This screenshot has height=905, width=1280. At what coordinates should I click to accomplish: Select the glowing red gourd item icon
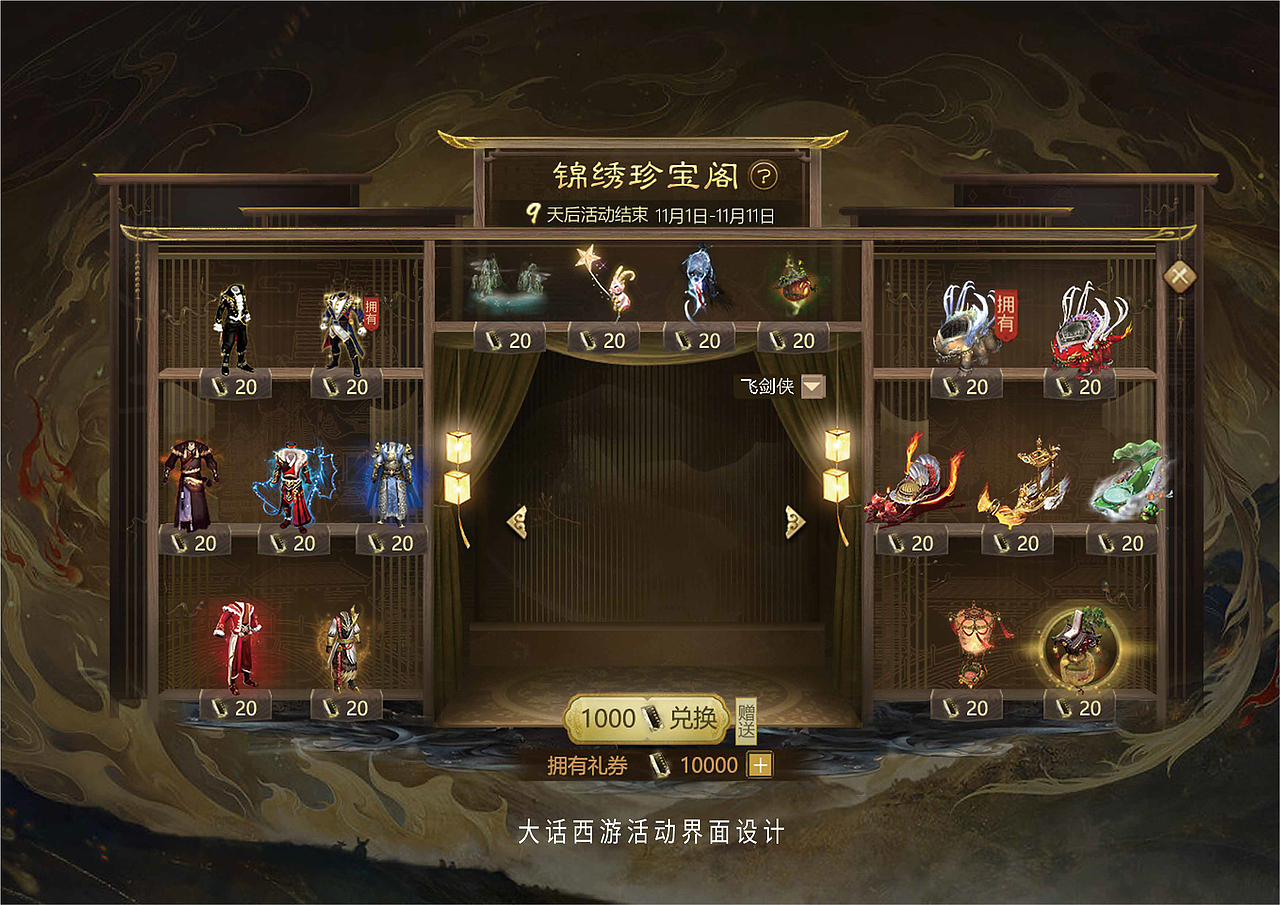pyautogui.click(x=795, y=287)
